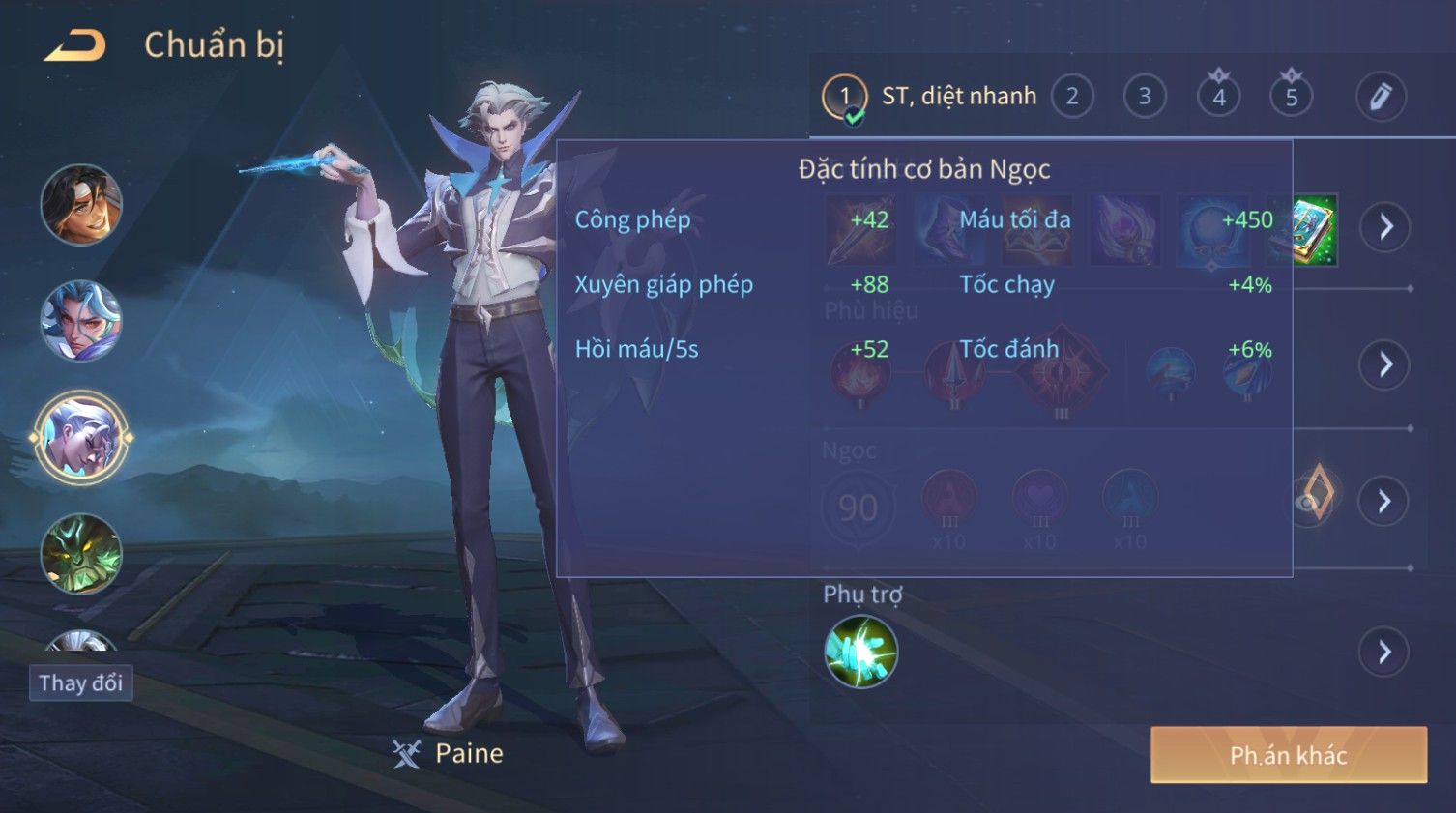Viewport: 1456px width, 813px height.
Task: Open the Phù hiệu badge arrow
Action: coord(1385,364)
